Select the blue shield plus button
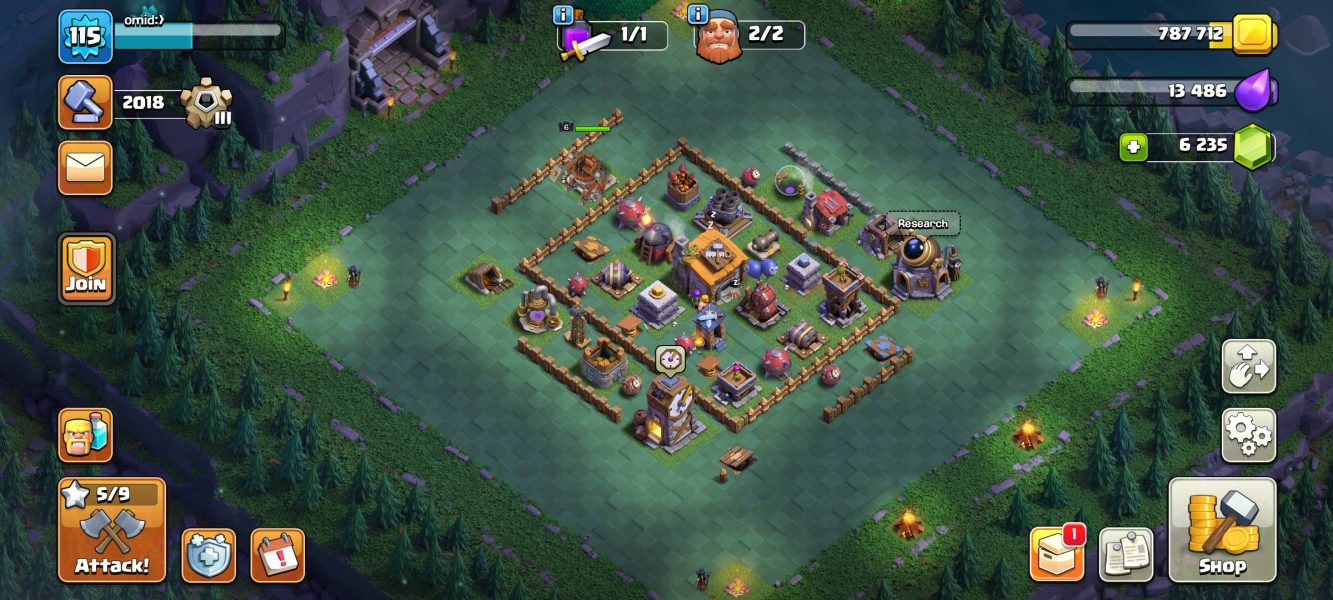This screenshot has height=600, width=1333. 208,555
